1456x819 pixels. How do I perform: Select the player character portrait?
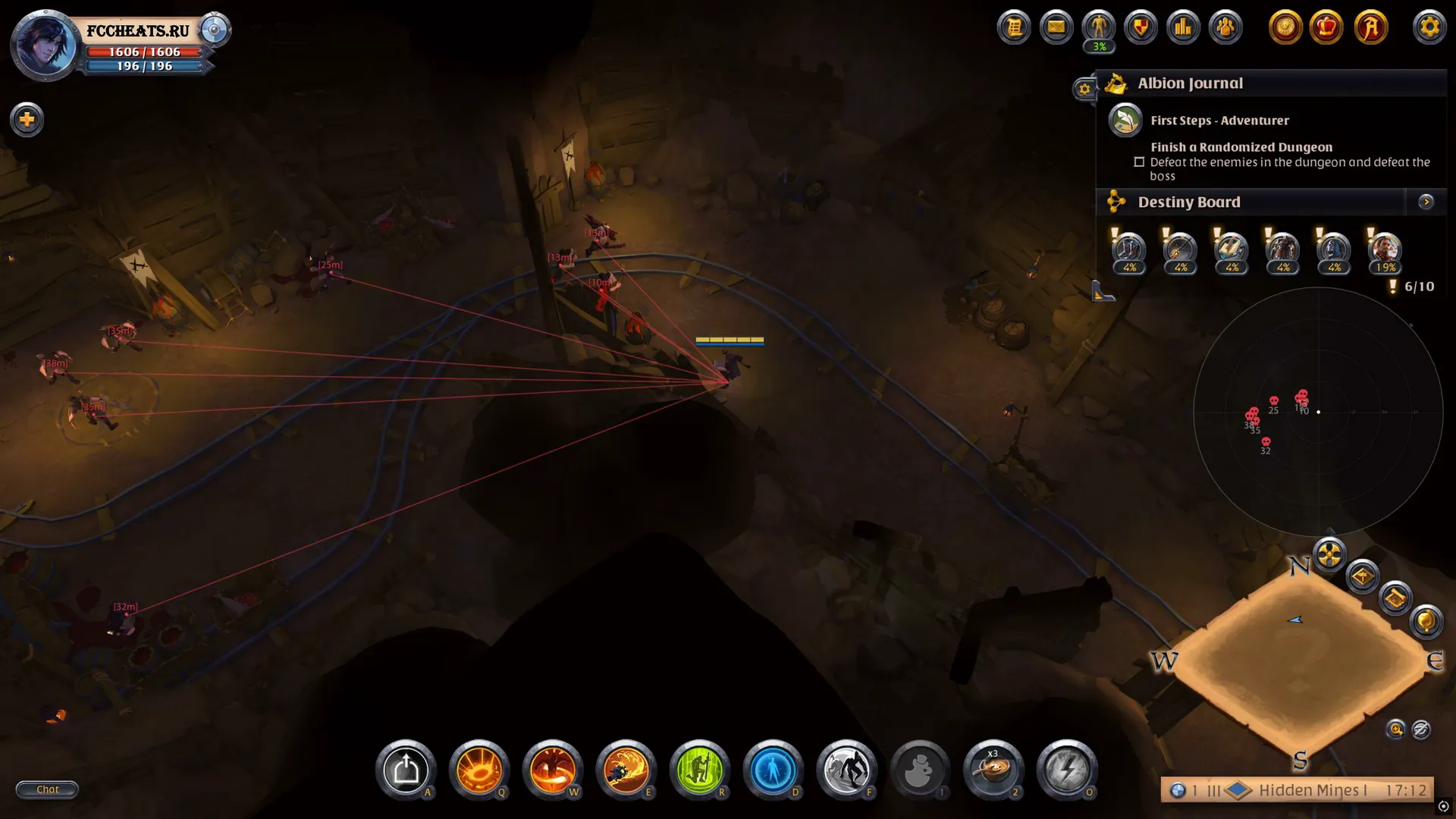(x=45, y=45)
